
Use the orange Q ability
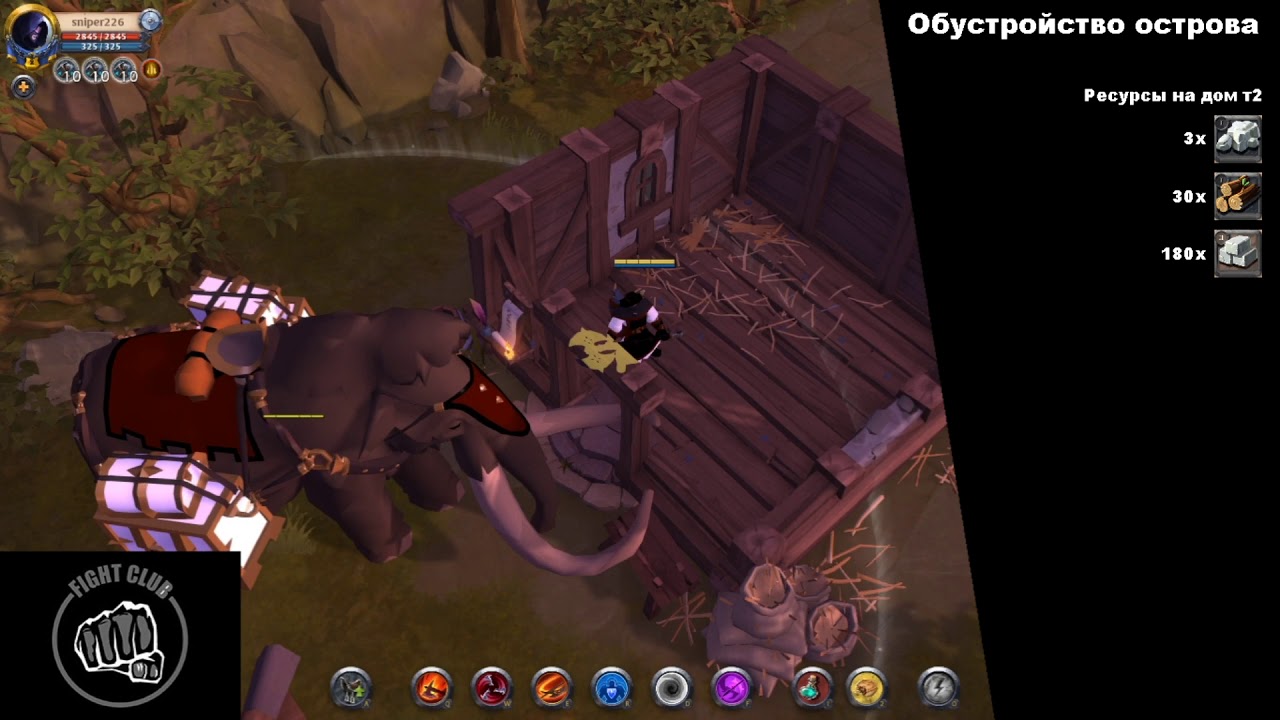432,688
